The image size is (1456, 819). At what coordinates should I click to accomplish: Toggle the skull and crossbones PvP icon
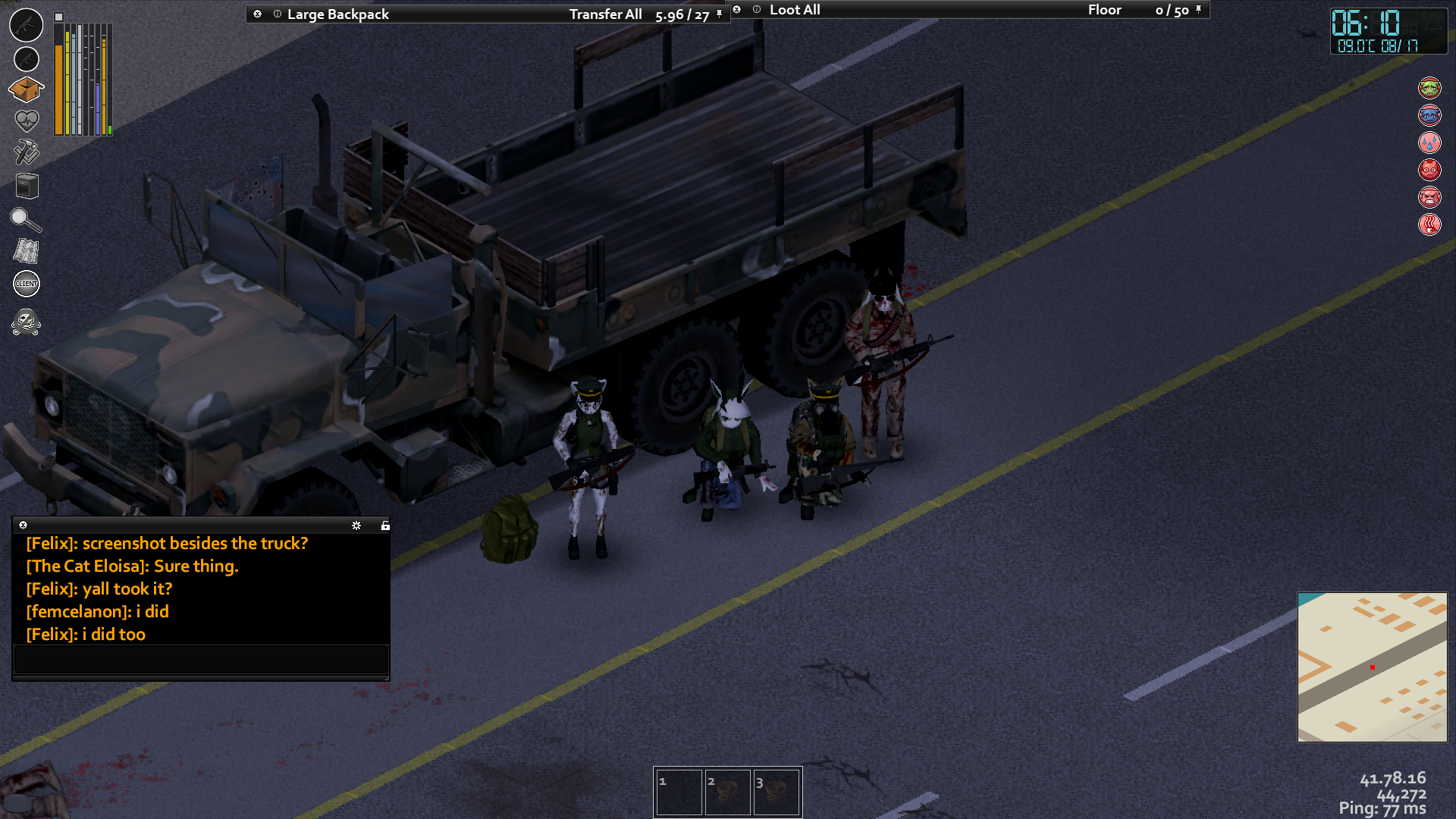click(x=26, y=322)
